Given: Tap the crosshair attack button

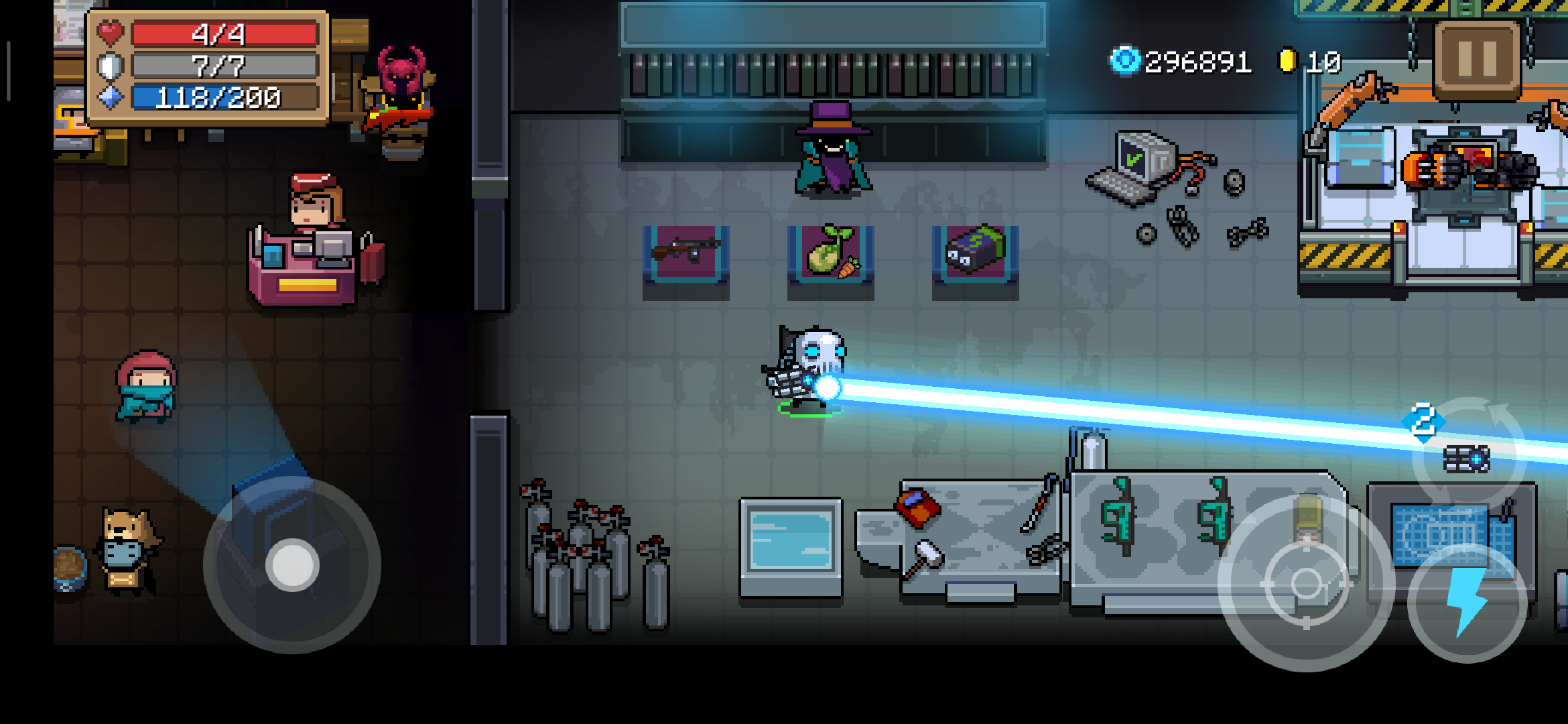Looking at the screenshot, I should (1305, 583).
